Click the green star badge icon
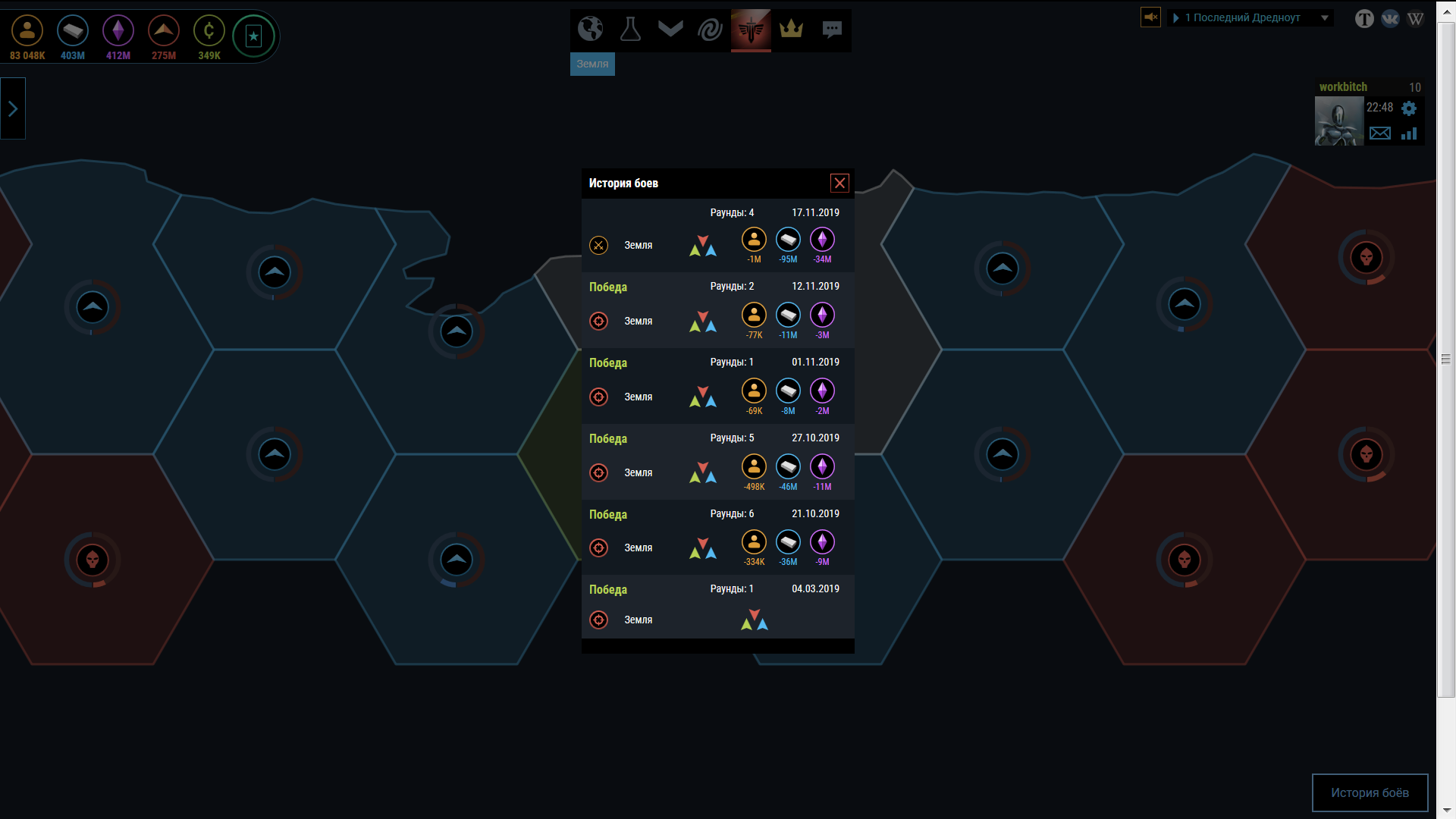This screenshot has height=819, width=1456. tap(253, 36)
